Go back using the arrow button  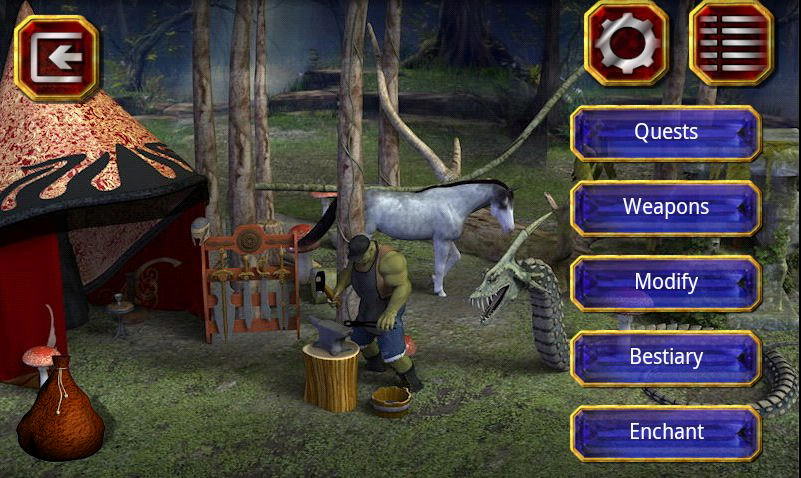click(x=57, y=58)
